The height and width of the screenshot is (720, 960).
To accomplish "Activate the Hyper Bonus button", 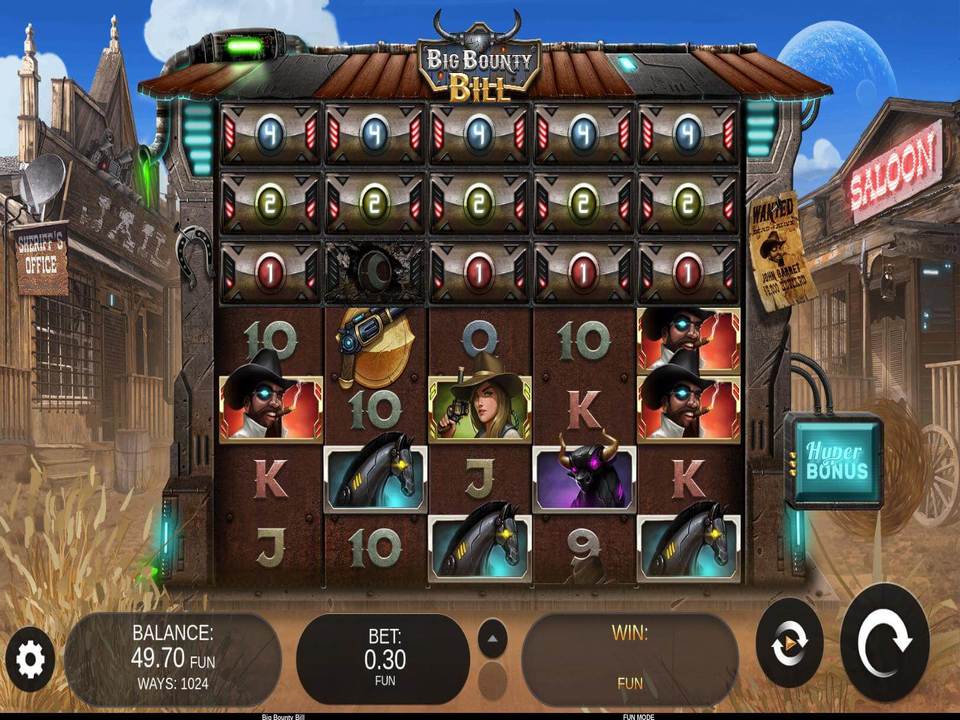I will coord(833,462).
